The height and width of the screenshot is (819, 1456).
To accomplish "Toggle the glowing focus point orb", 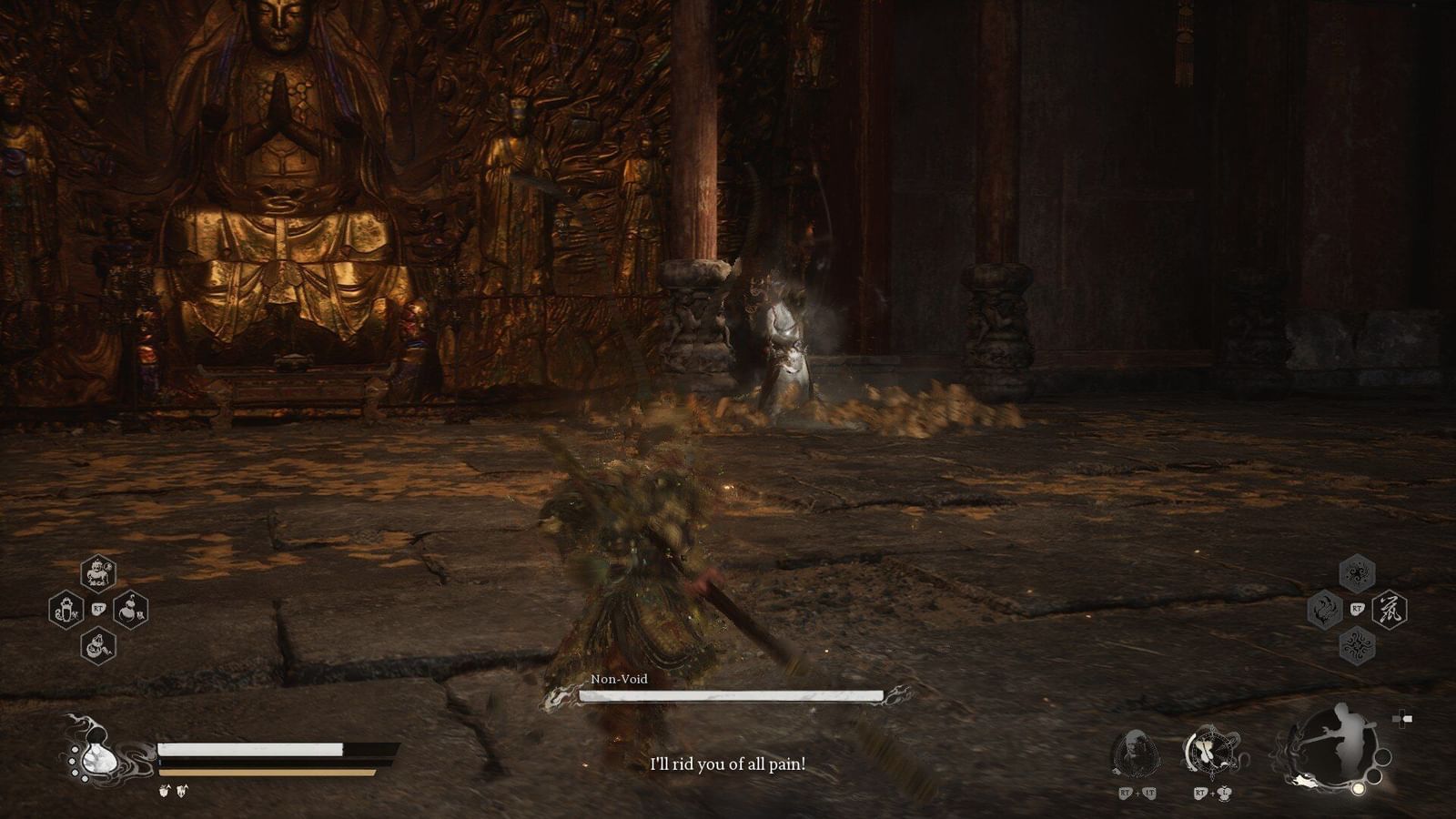I will pyautogui.click(x=1358, y=789).
